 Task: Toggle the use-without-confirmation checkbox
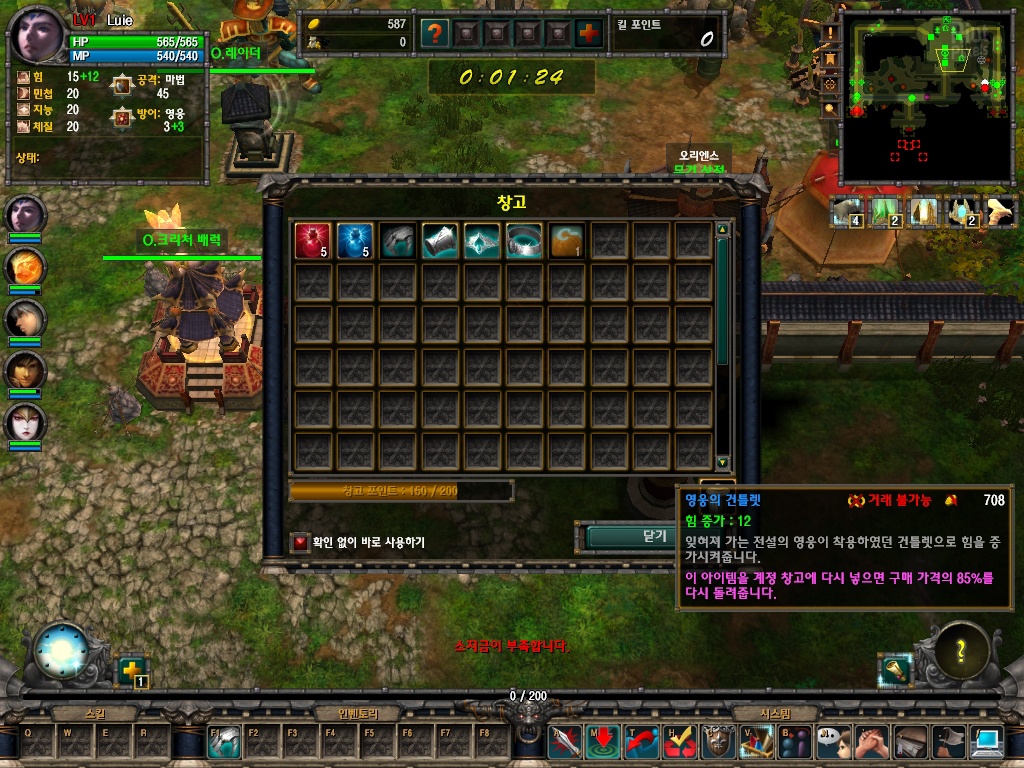tap(300, 542)
